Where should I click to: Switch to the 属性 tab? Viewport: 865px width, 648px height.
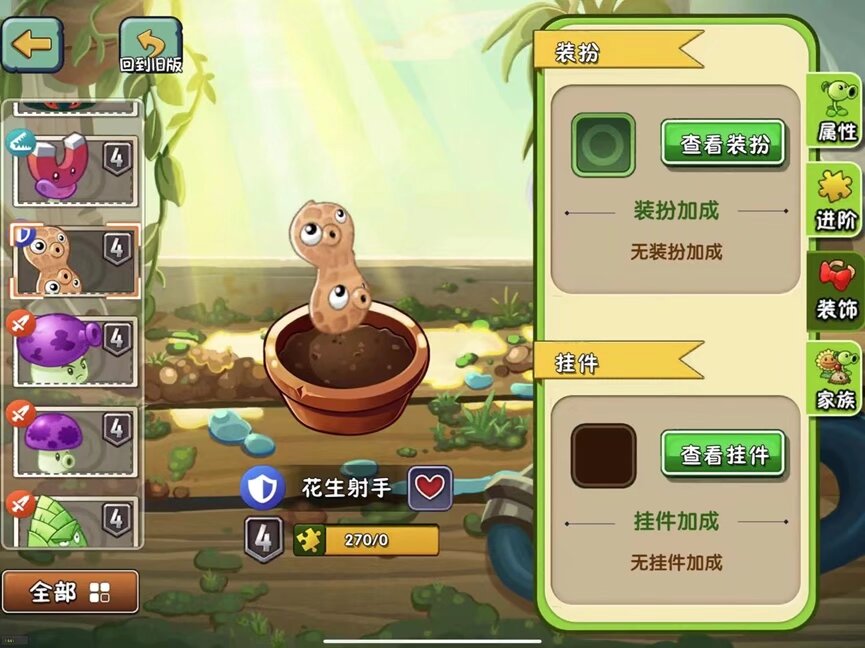click(836, 112)
